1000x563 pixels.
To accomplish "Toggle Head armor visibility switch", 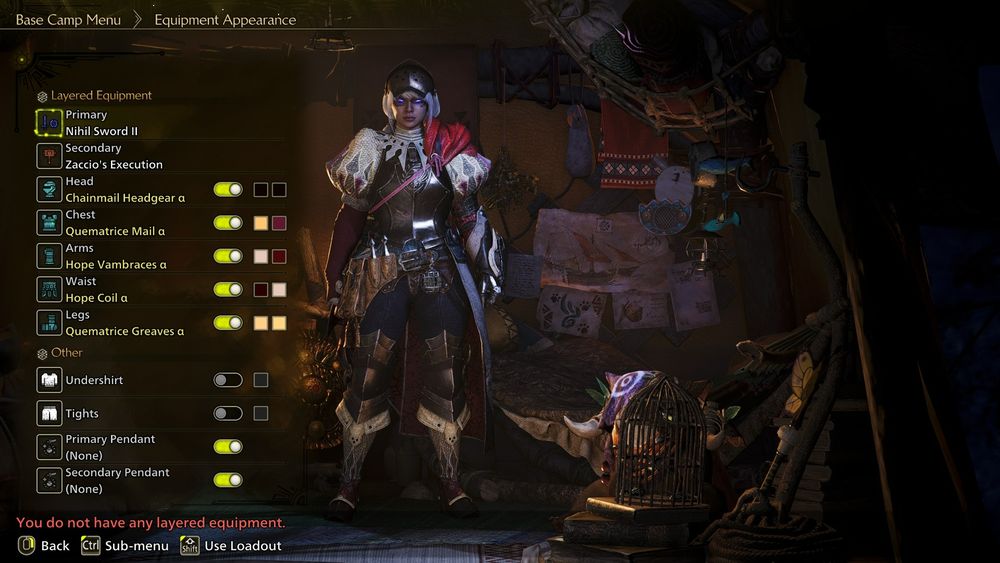I will (x=228, y=189).
